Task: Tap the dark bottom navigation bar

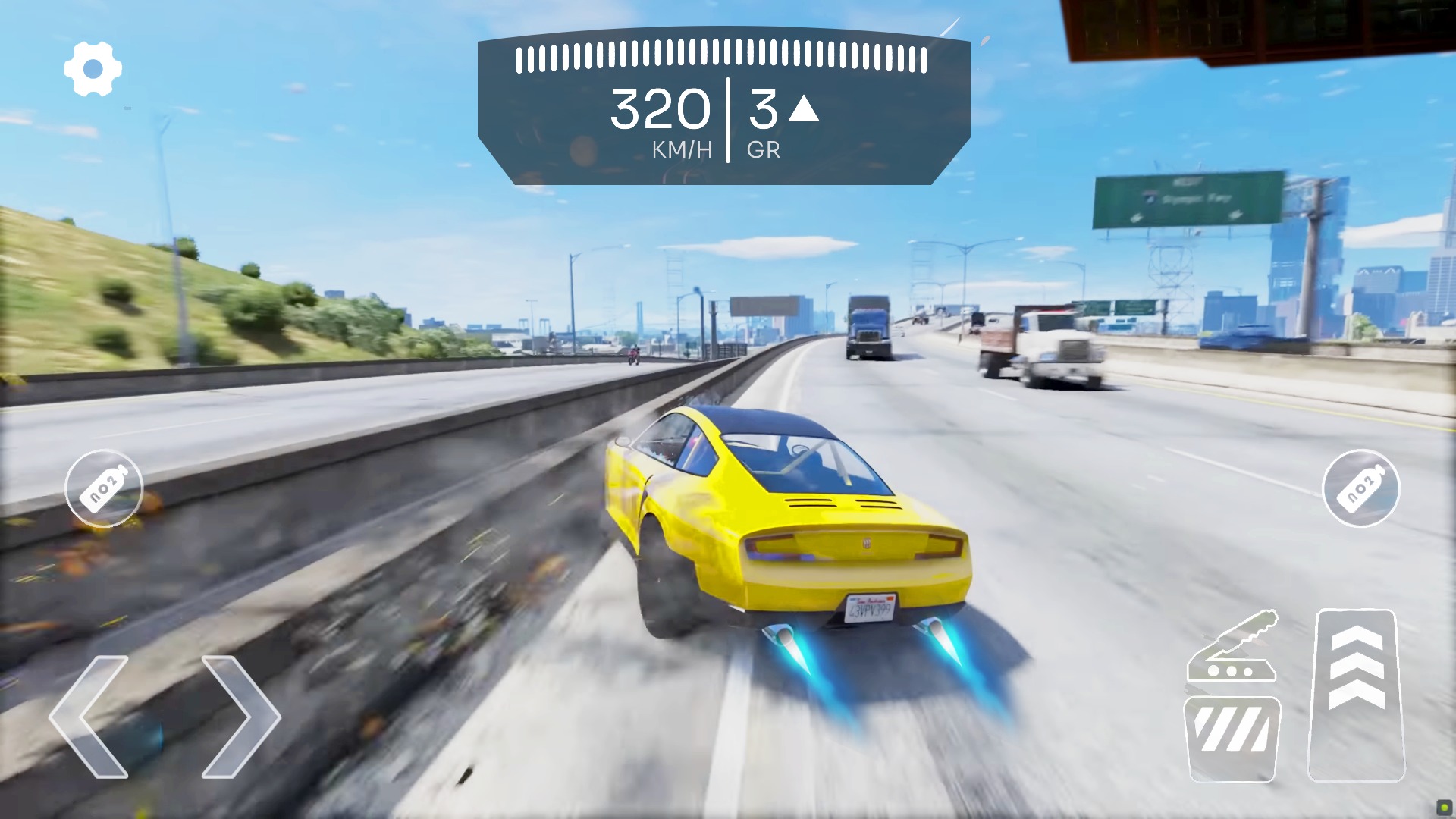Action: 728,811
